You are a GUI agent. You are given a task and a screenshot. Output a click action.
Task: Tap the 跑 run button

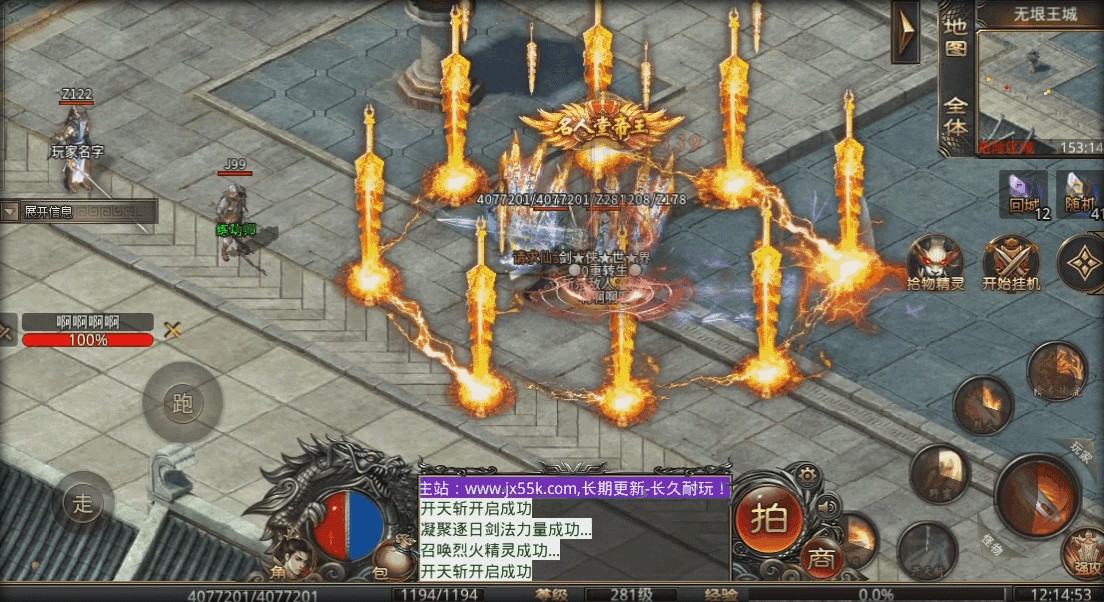click(182, 404)
